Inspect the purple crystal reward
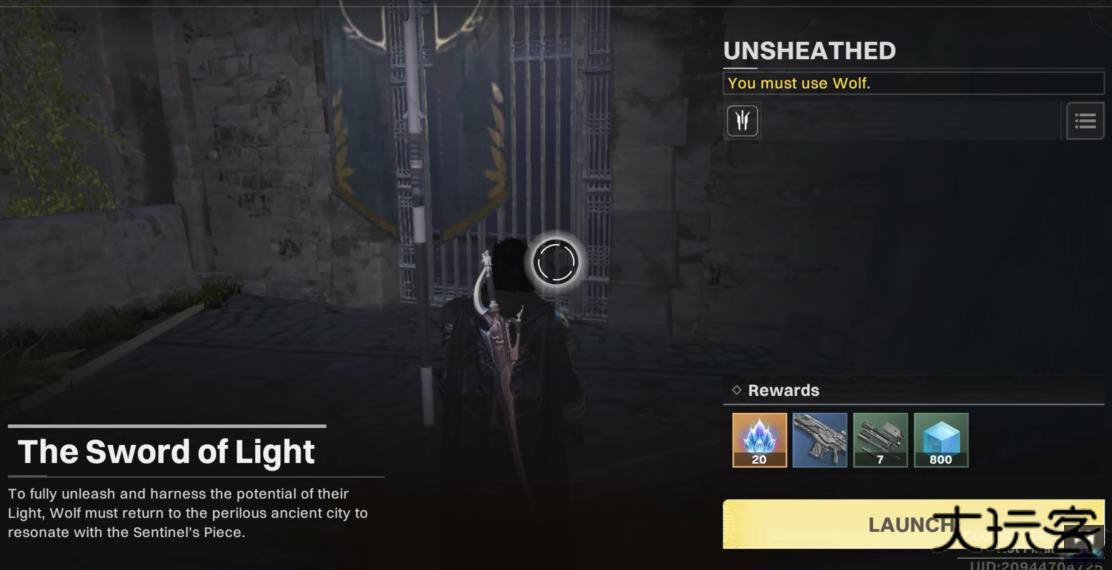 point(759,440)
